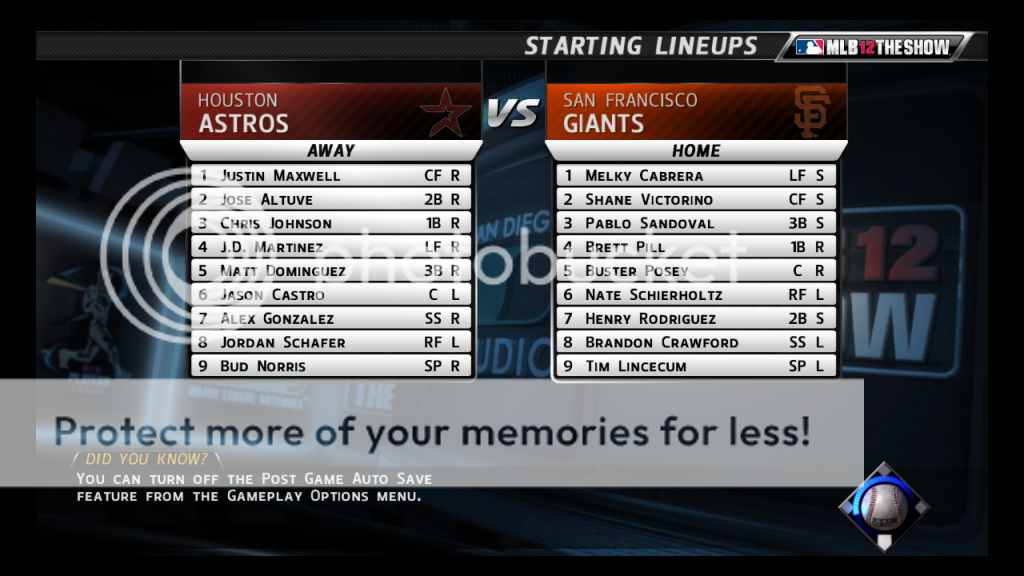1024x576 pixels.
Task: Select Pablo Sandoval at third base
Action: tap(696, 223)
